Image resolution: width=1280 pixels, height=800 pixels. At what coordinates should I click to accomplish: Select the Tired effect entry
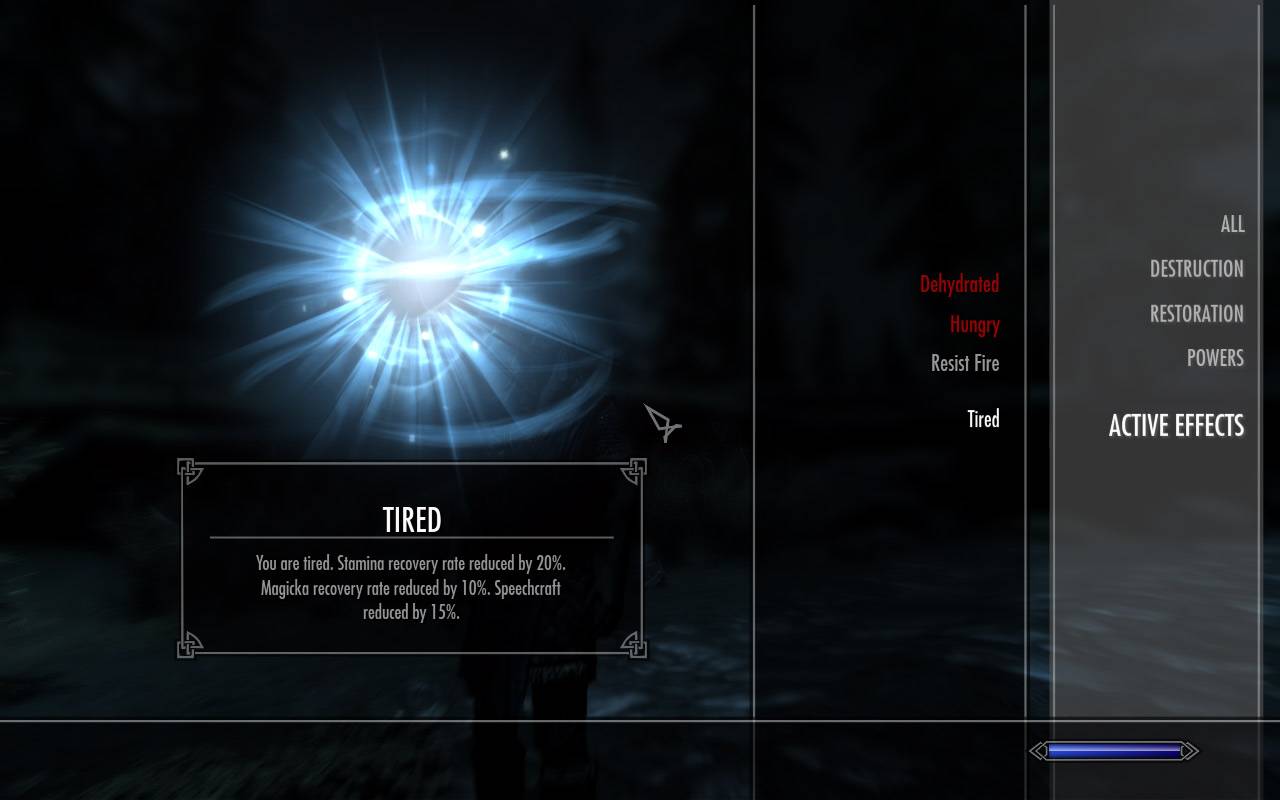[x=983, y=420]
